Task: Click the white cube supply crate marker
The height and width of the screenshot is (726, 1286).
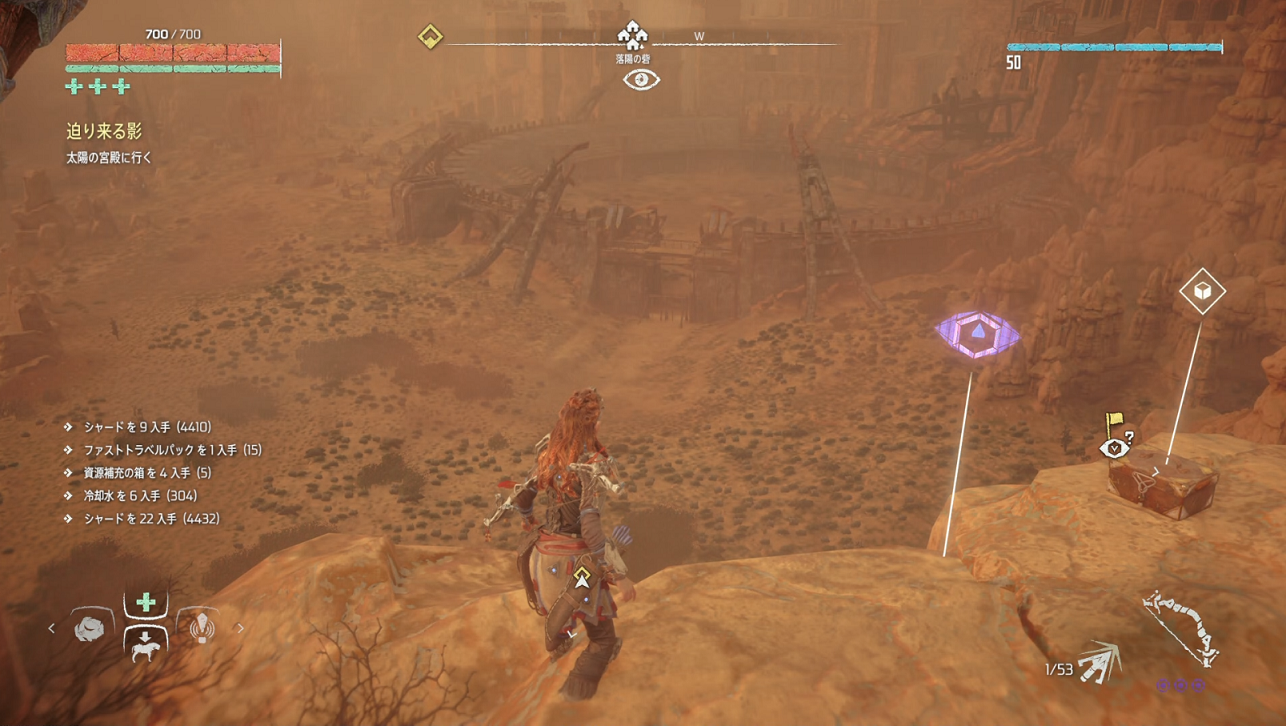Action: (1202, 291)
